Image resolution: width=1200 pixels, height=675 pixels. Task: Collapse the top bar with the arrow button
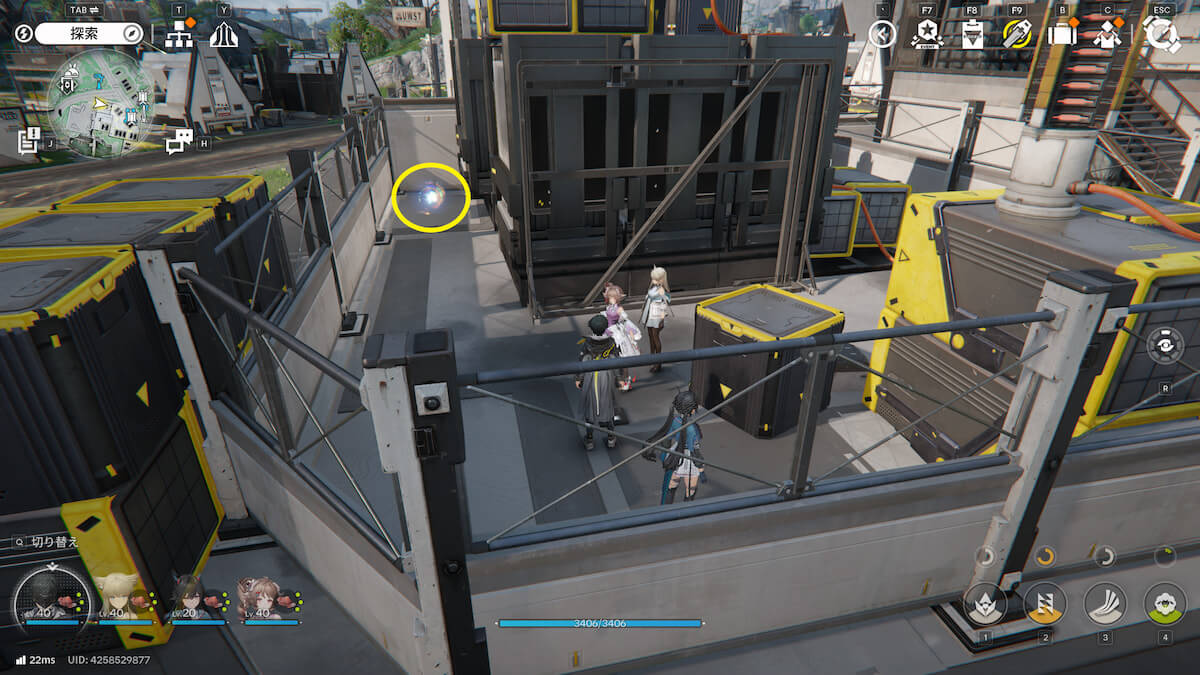tap(881, 35)
